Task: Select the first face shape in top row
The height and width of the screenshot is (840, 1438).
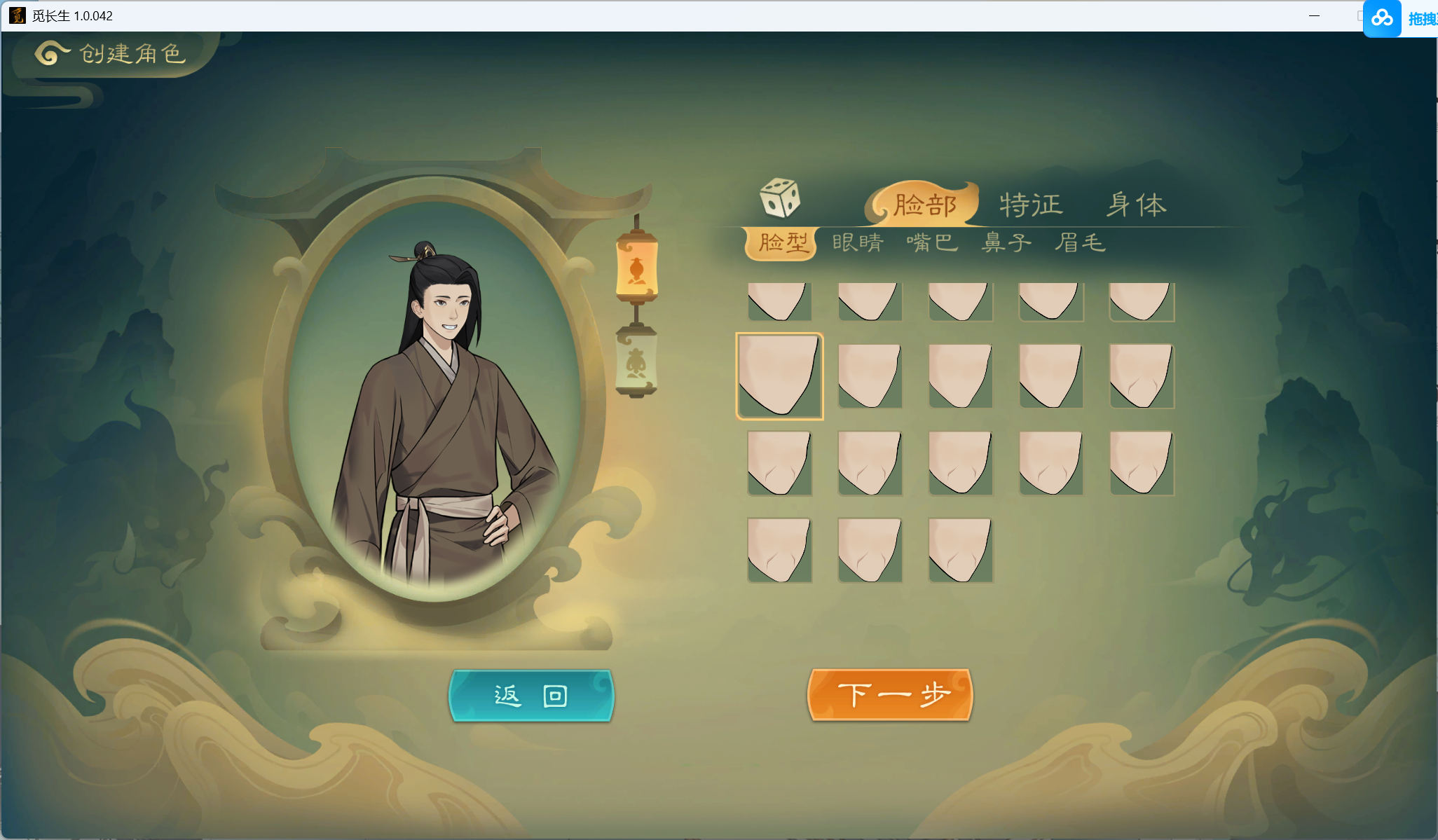Action: [779, 301]
